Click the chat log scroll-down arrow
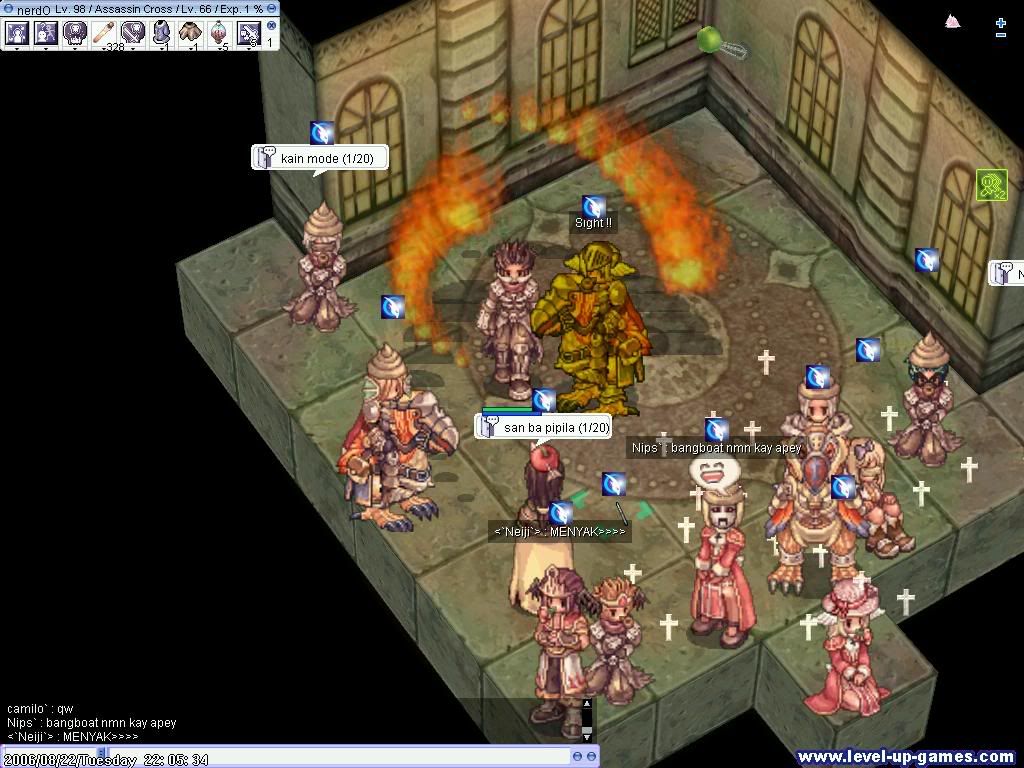Viewport: 1024px width, 768px height. [x=587, y=736]
